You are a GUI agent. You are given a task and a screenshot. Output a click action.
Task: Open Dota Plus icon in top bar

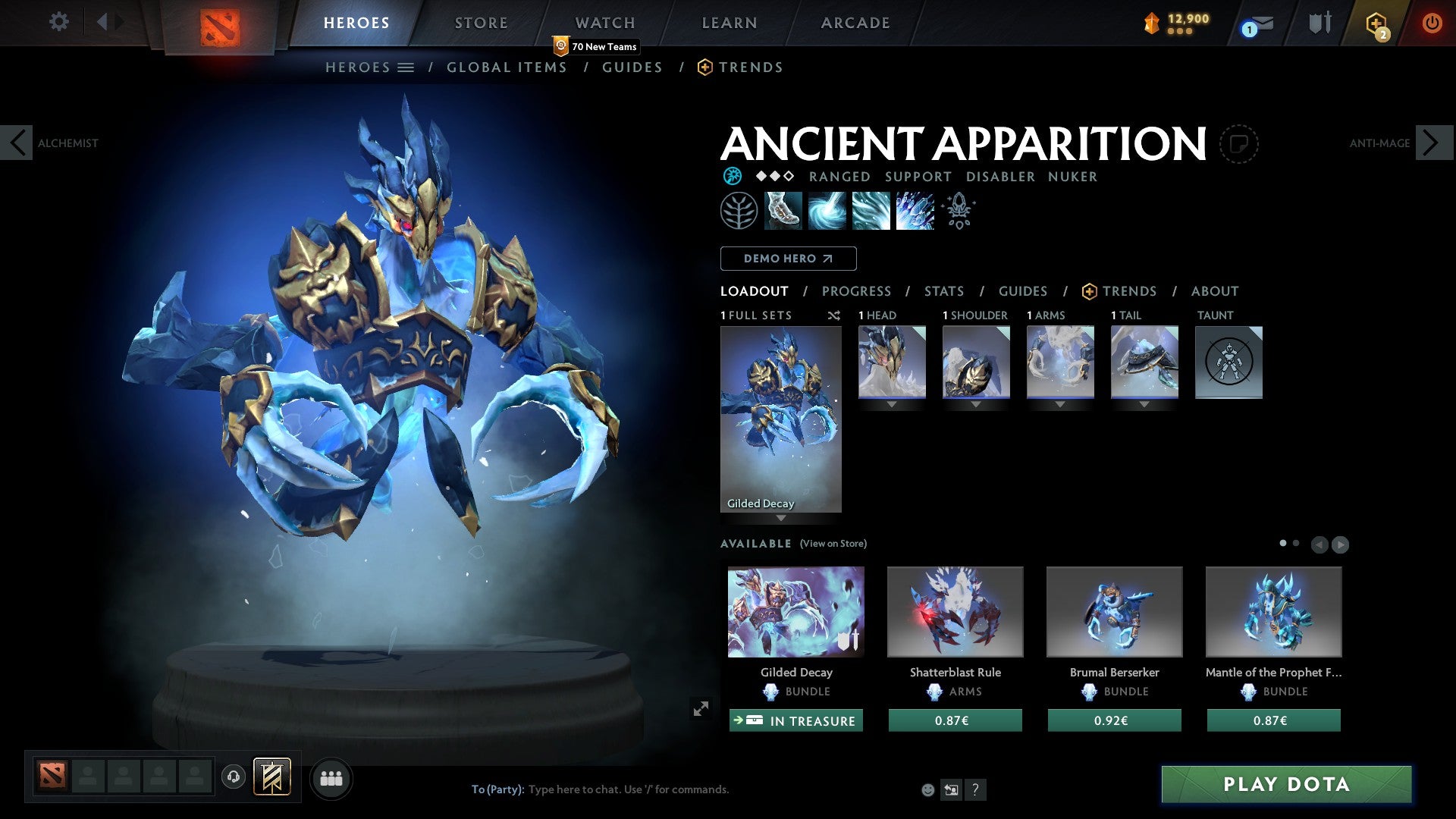coord(1376,23)
